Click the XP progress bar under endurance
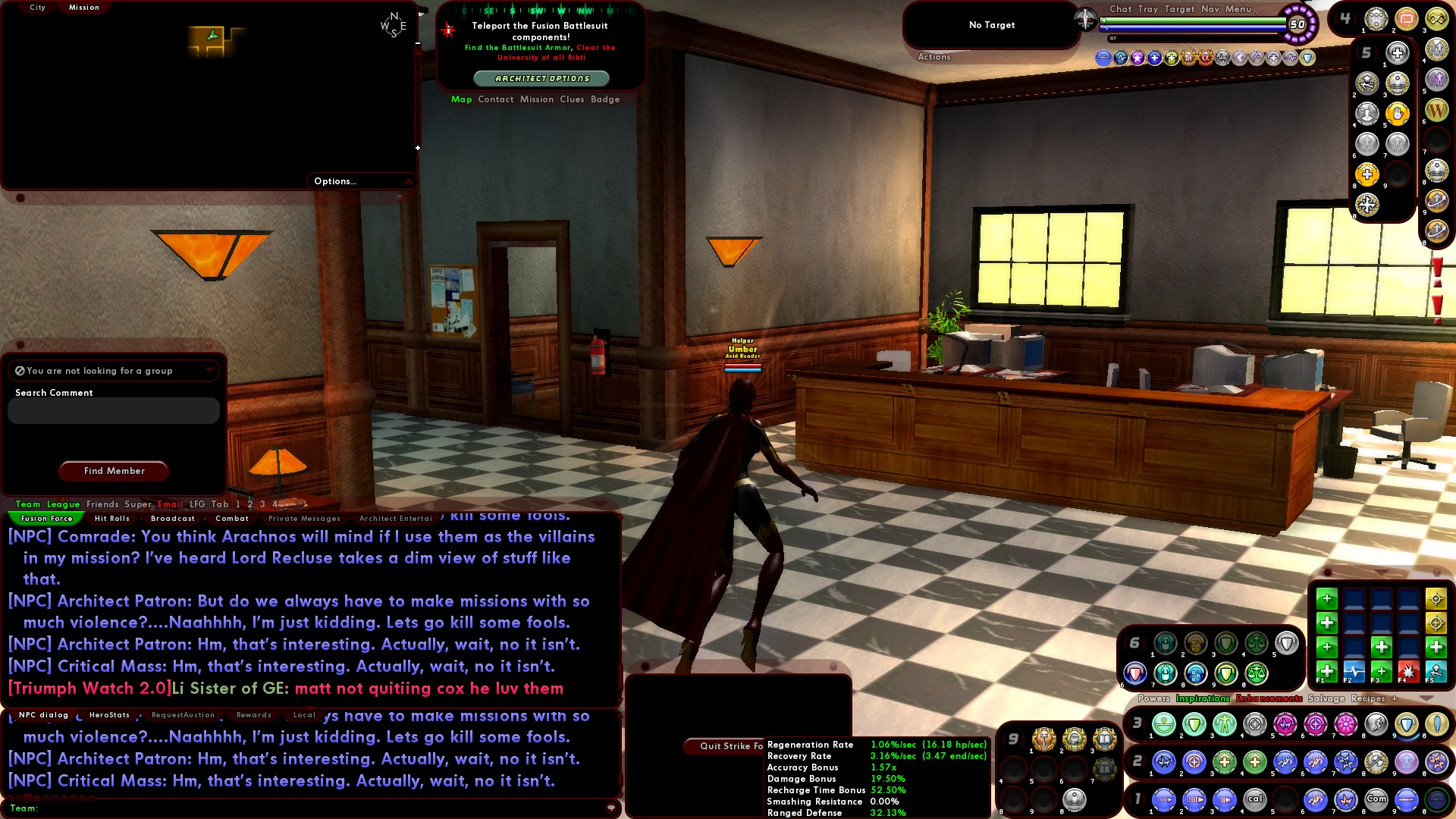The width and height of the screenshot is (1456, 819). (1193, 37)
